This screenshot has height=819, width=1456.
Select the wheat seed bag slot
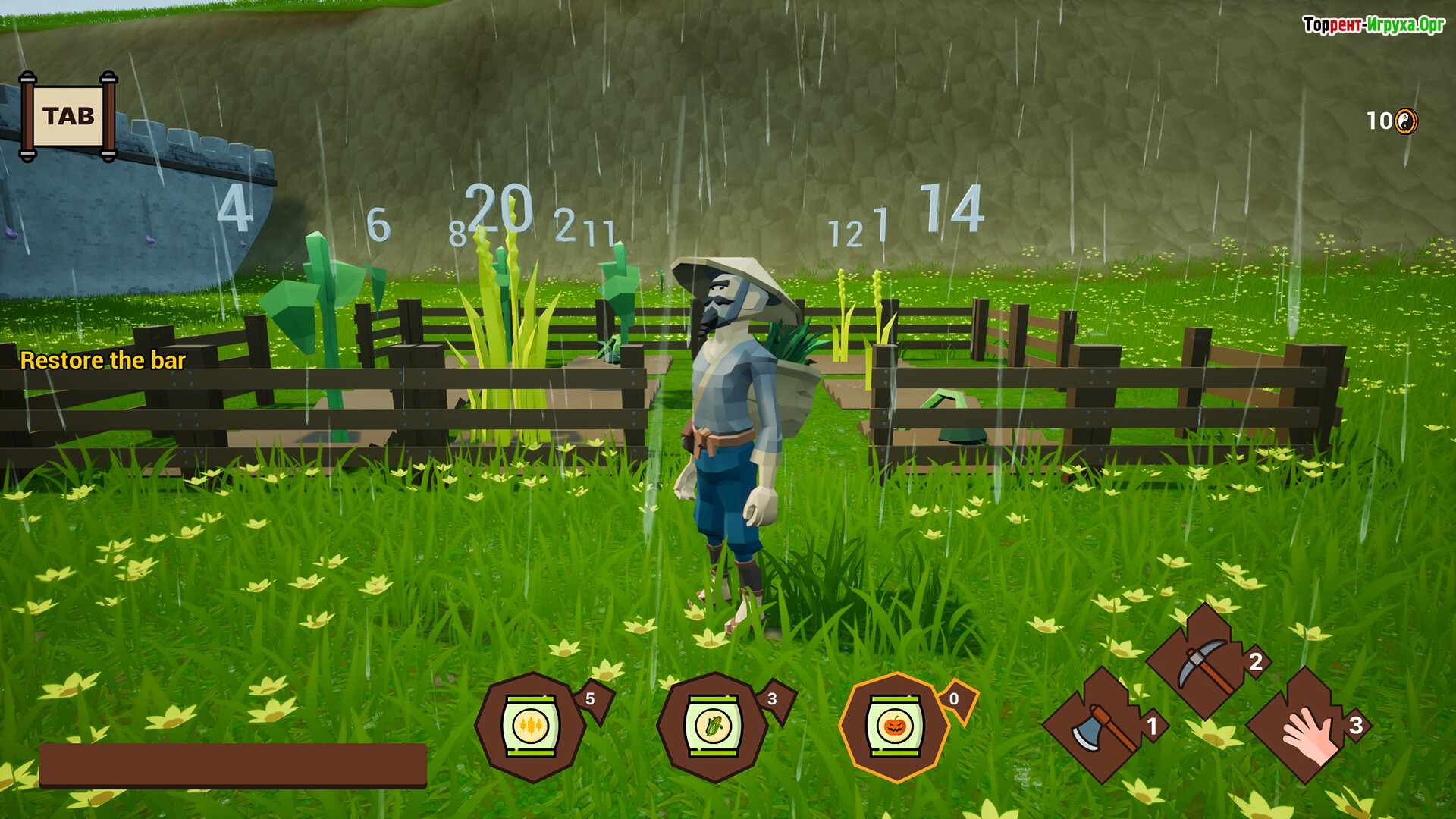(x=531, y=726)
